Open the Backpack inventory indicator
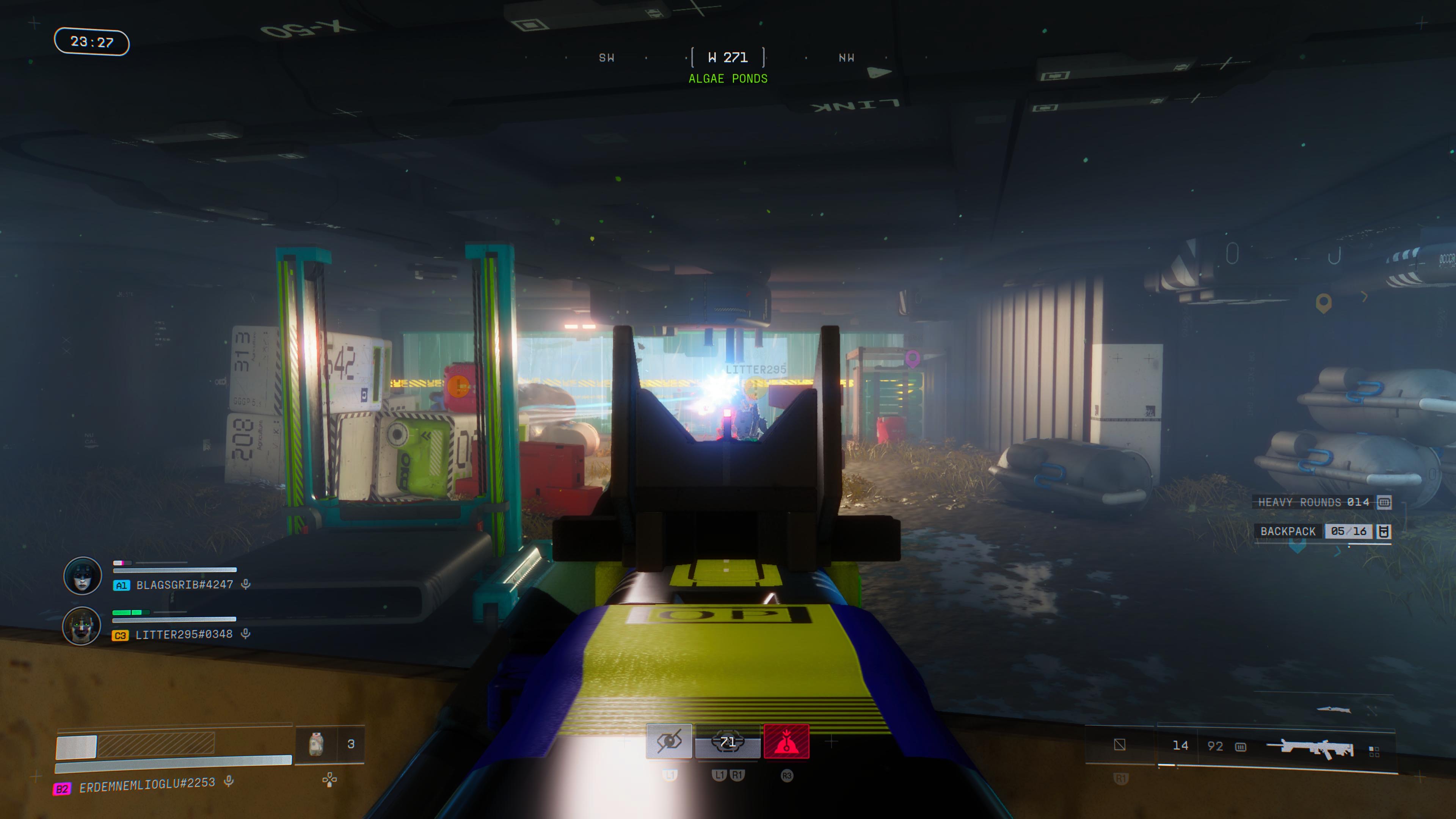This screenshot has height=819, width=1456. pyautogui.click(x=1321, y=531)
